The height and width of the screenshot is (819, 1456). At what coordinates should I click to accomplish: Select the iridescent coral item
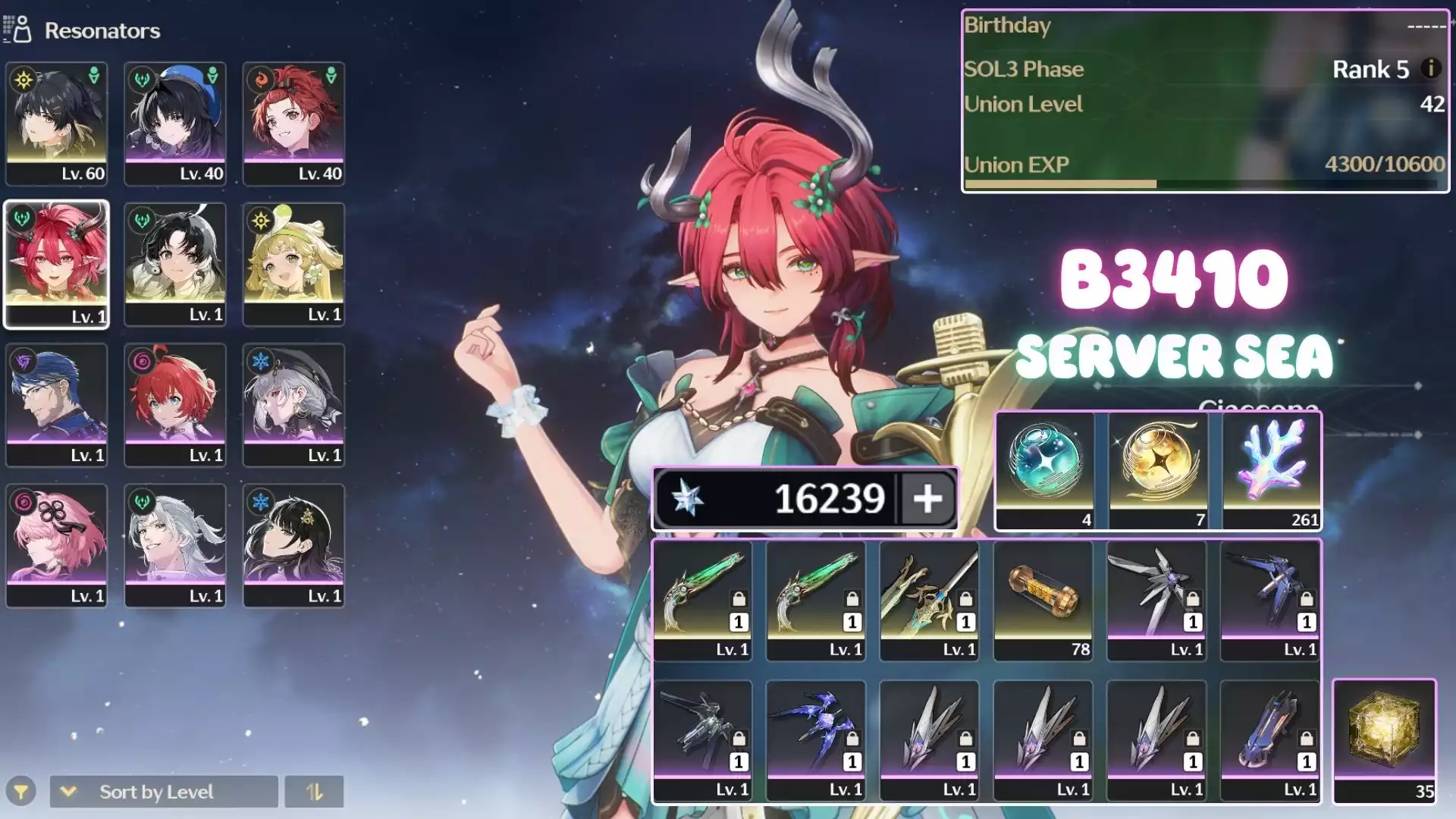coord(1272,470)
